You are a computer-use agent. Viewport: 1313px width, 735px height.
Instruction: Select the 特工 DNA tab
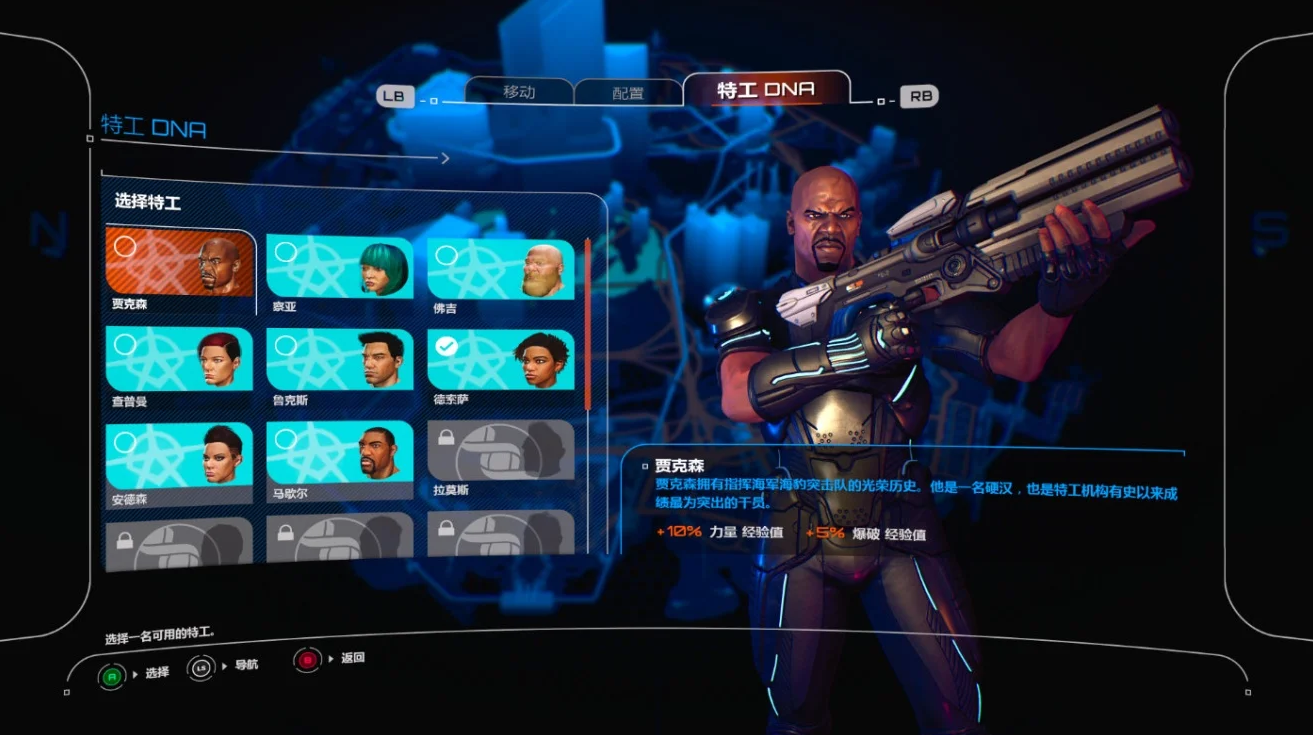click(765, 90)
